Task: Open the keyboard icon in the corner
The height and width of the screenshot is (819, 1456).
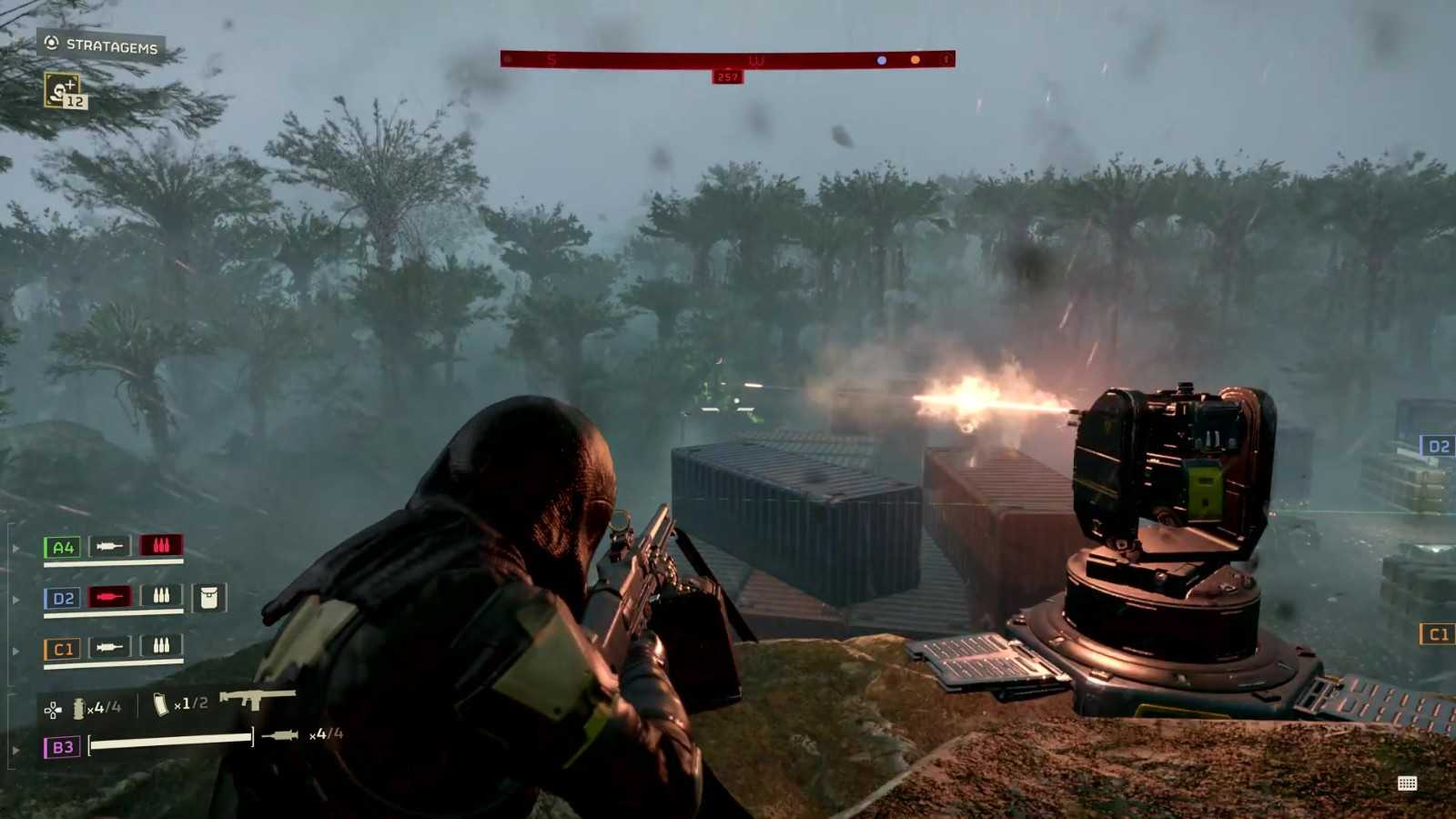Action: pyautogui.click(x=1407, y=784)
